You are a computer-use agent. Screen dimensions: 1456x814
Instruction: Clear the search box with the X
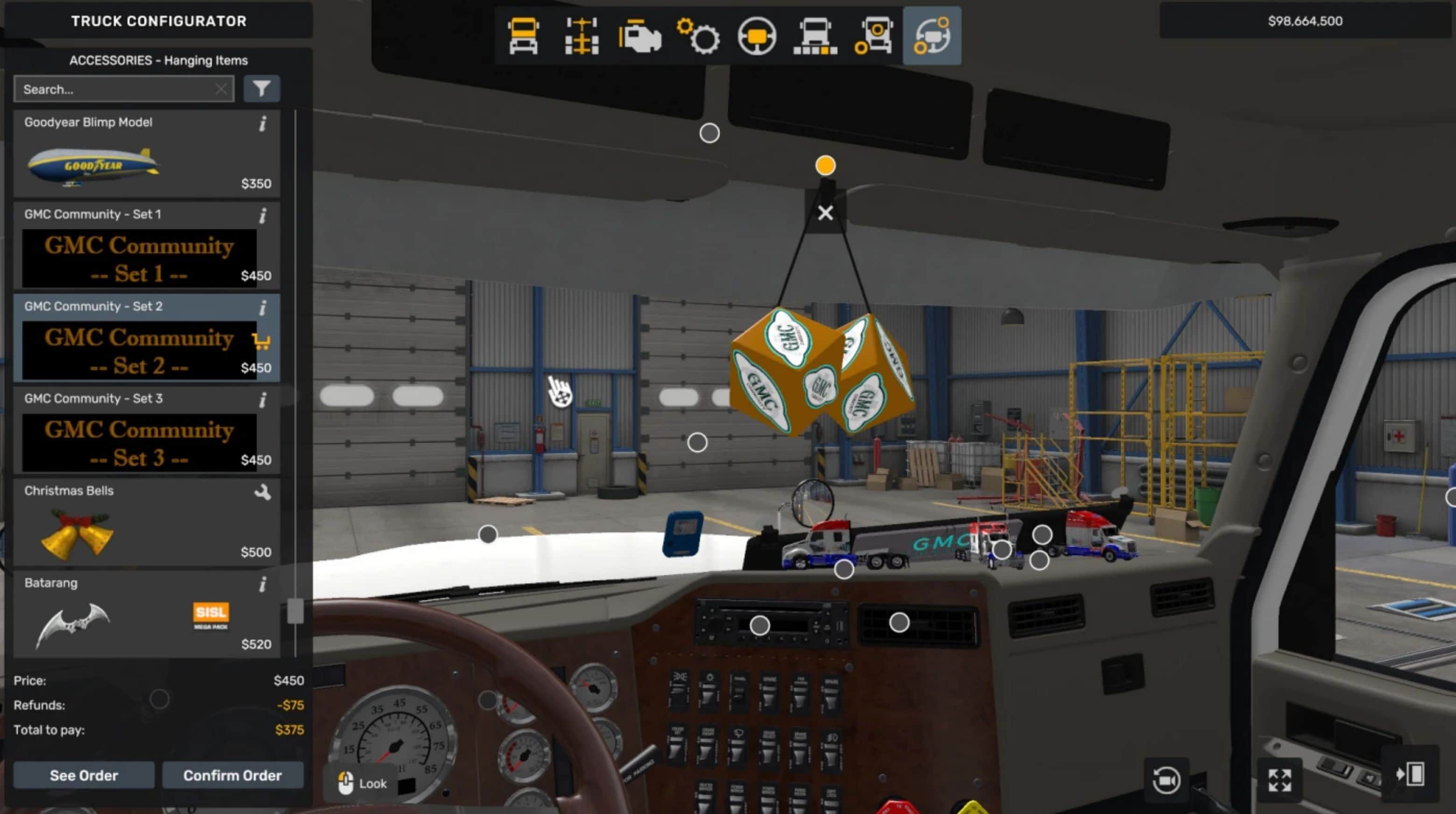[221, 89]
